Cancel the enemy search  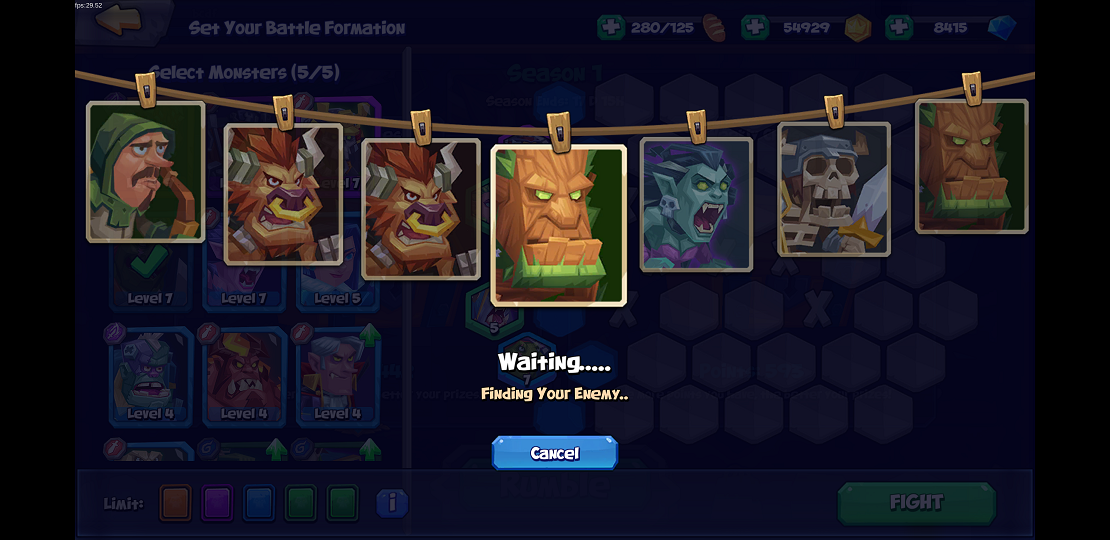554,453
